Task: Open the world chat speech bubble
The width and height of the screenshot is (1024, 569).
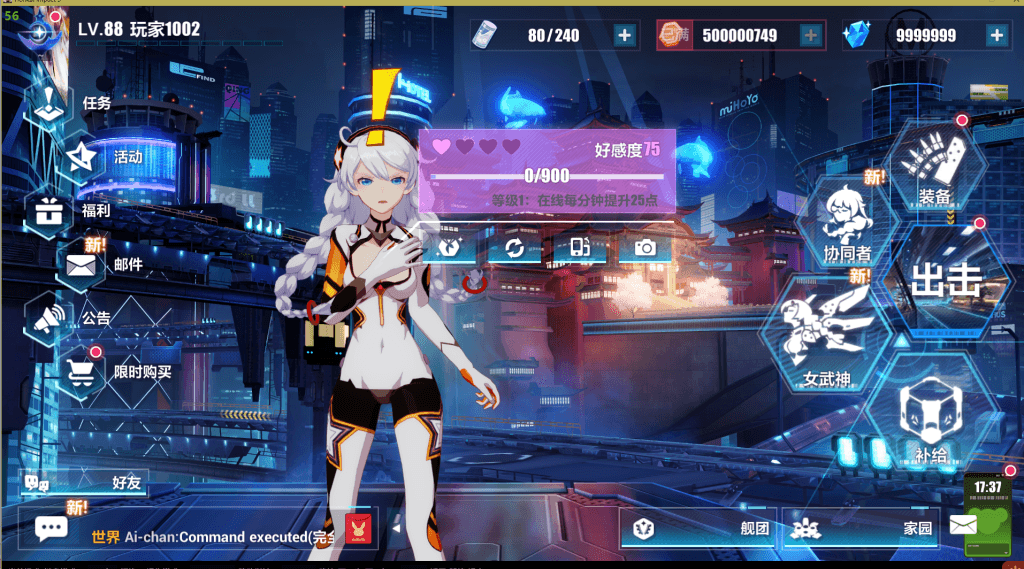Action: 50,527
